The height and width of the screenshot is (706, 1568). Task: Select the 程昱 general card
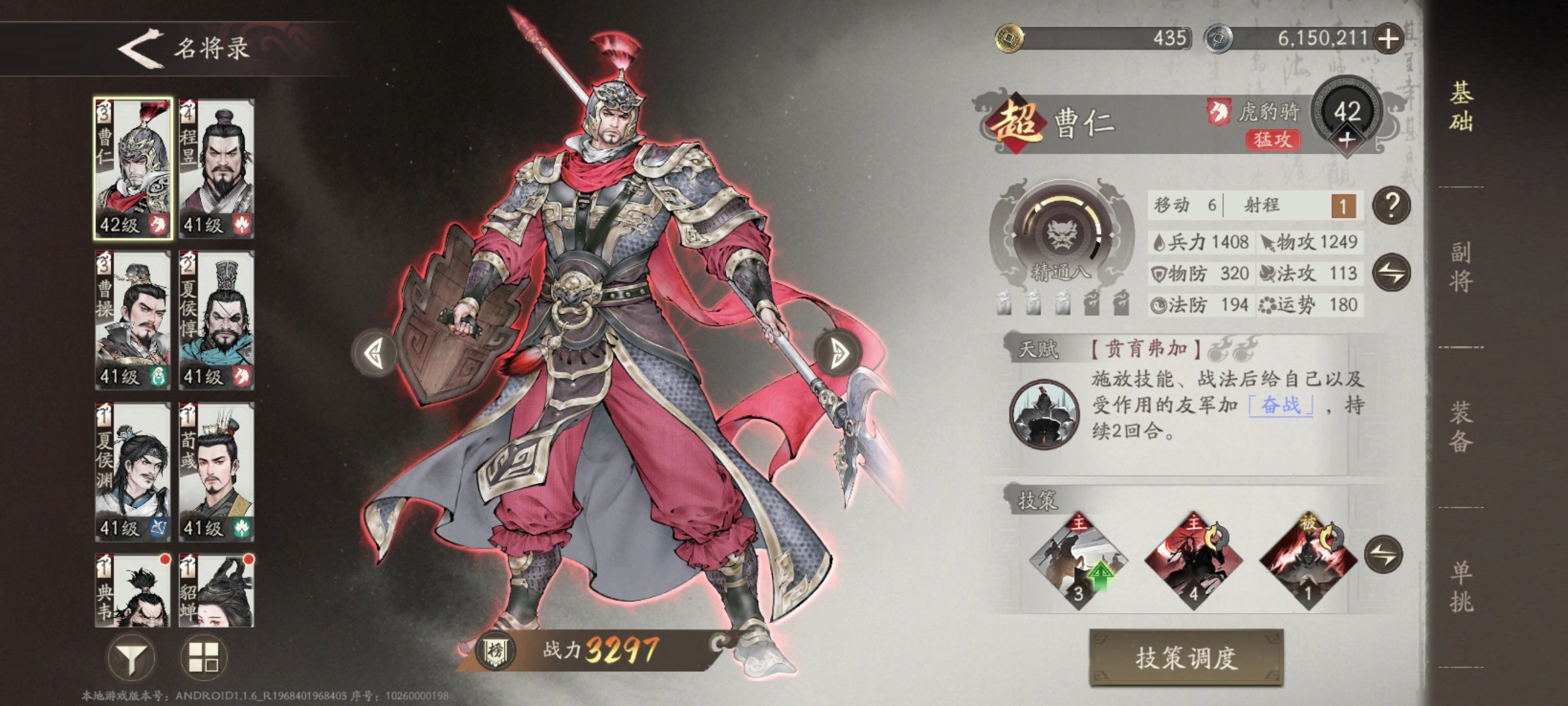[217, 168]
